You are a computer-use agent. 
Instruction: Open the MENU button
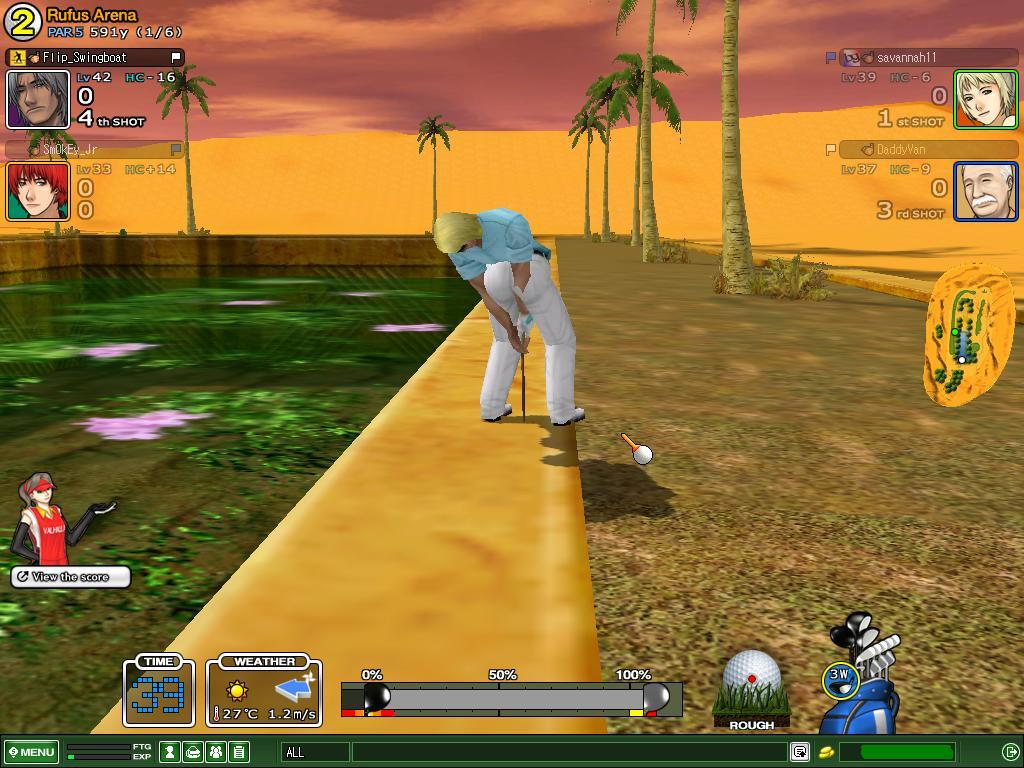[32, 752]
